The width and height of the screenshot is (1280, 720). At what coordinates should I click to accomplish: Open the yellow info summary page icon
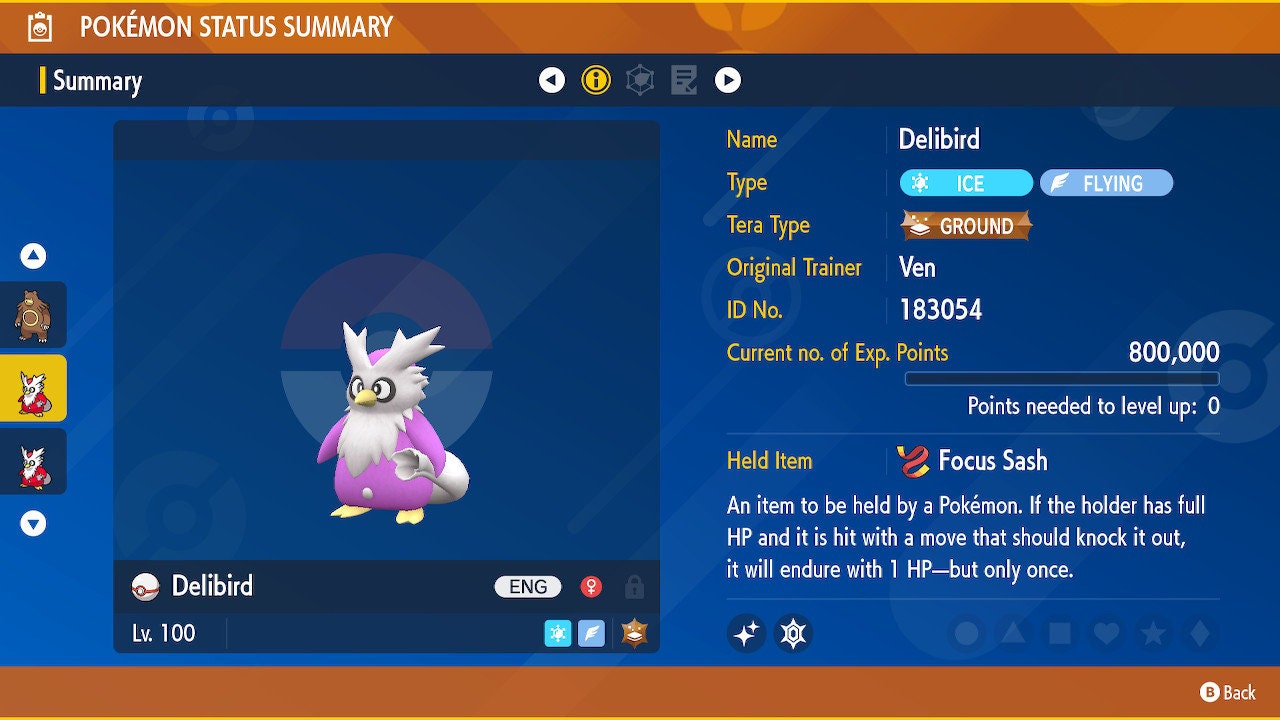pyautogui.click(x=597, y=79)
